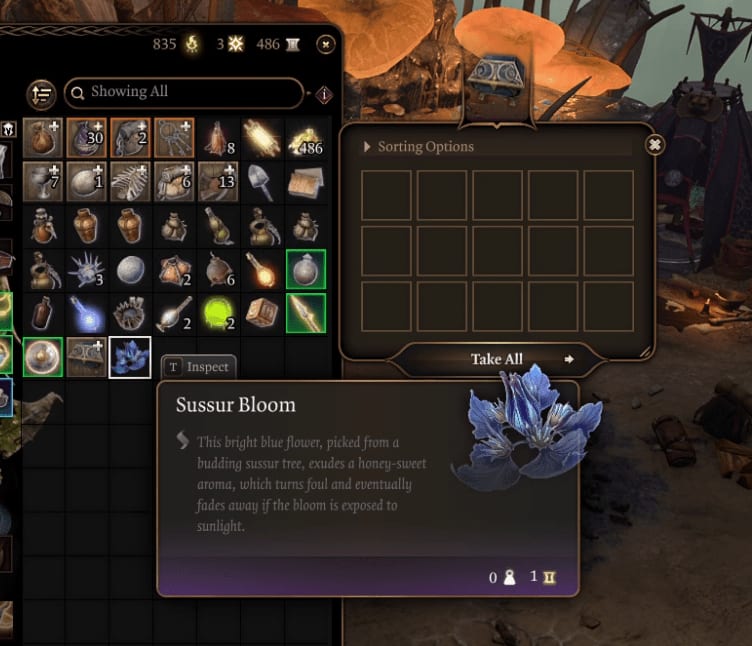Choose the spear with green border
The width and height of the screenshot is (752, 646).
tap(306, 314)
